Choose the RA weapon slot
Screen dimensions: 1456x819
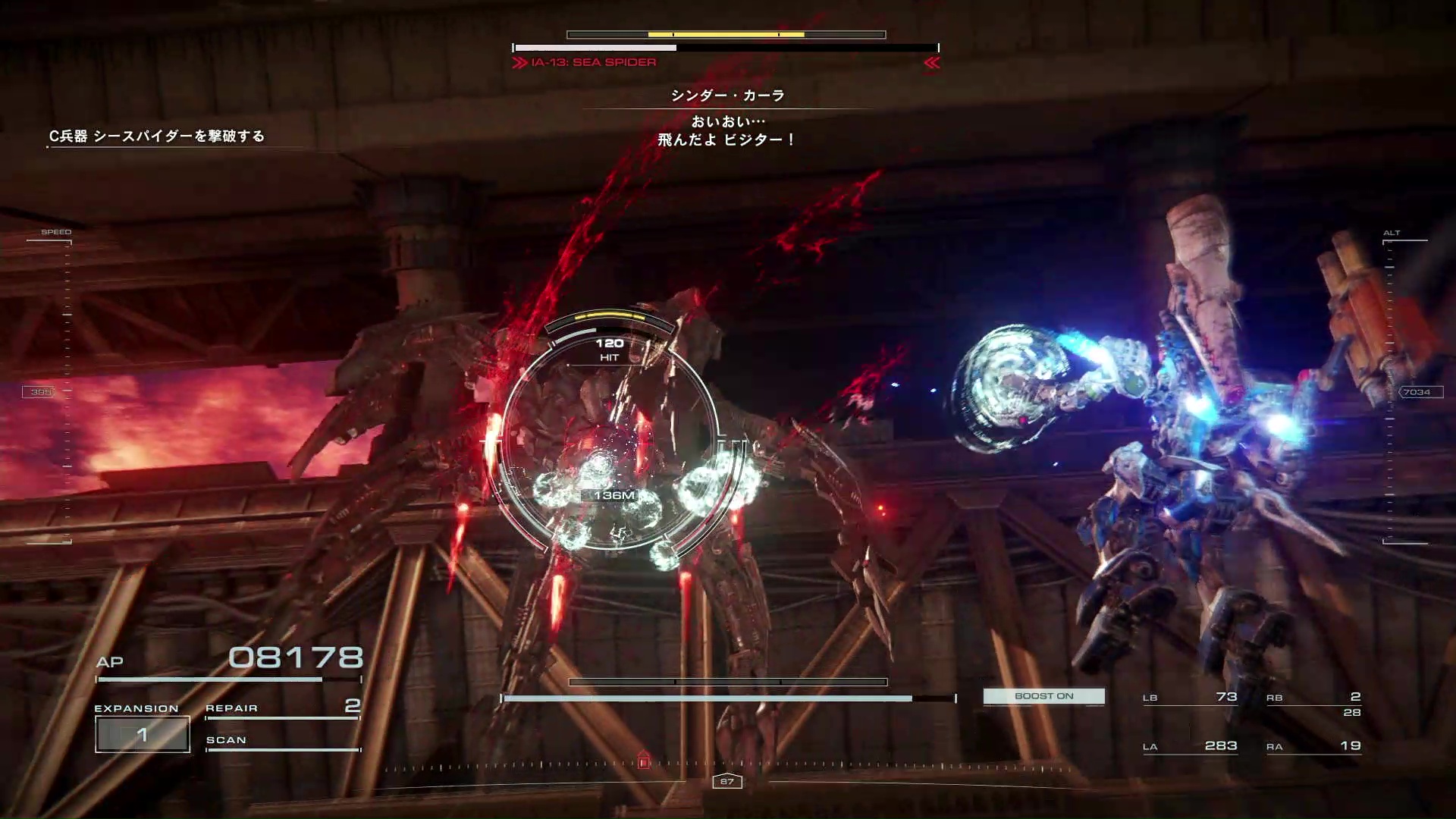pos(1313,746)
